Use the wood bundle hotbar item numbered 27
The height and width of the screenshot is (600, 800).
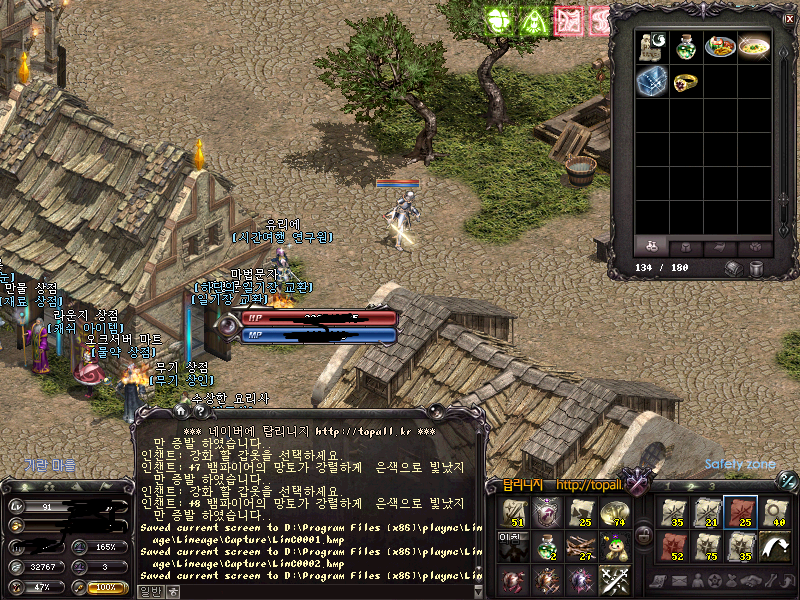[580, 546]
